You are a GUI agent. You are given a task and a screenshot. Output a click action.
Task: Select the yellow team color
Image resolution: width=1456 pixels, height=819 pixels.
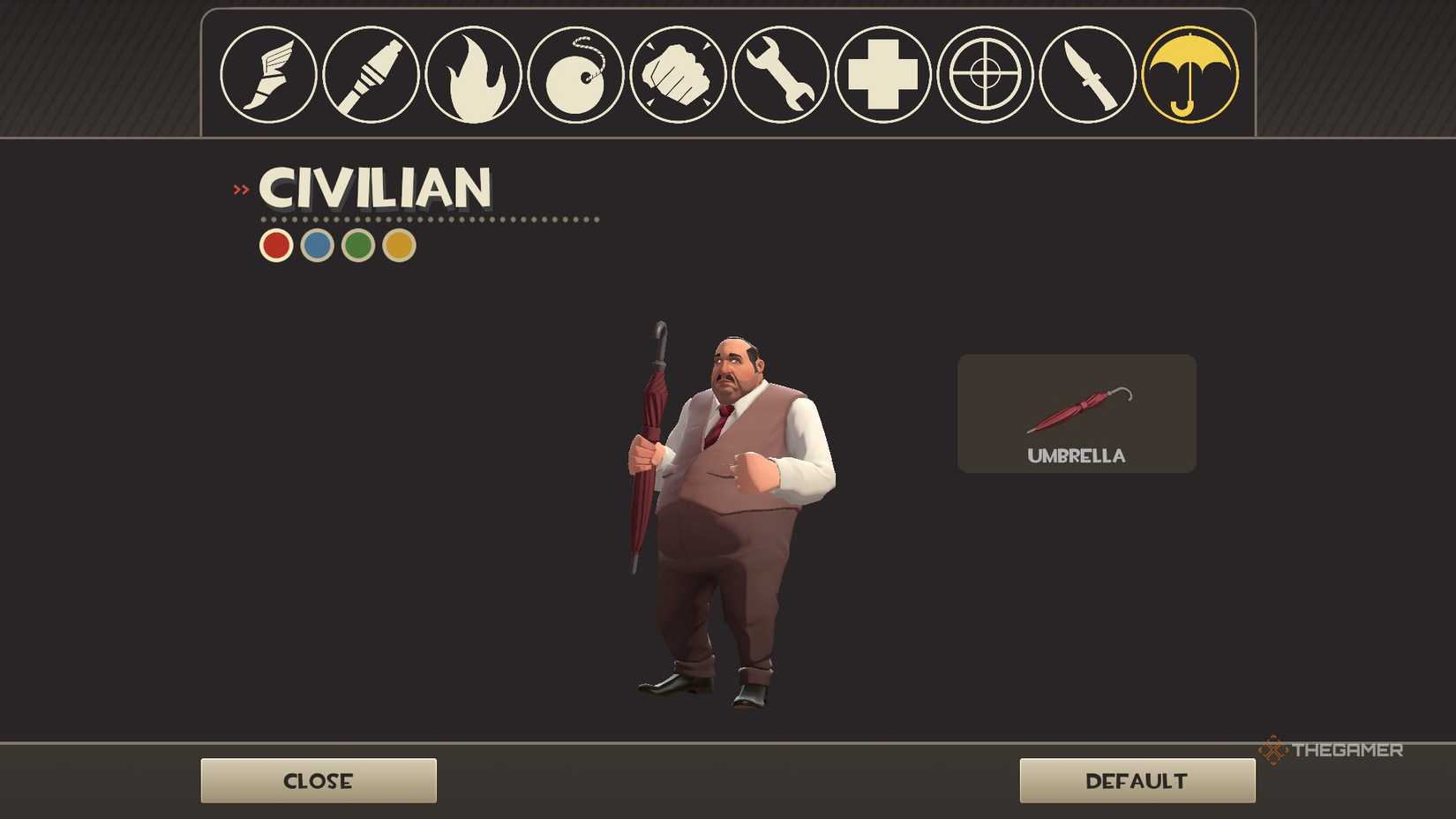coord(397,244)
